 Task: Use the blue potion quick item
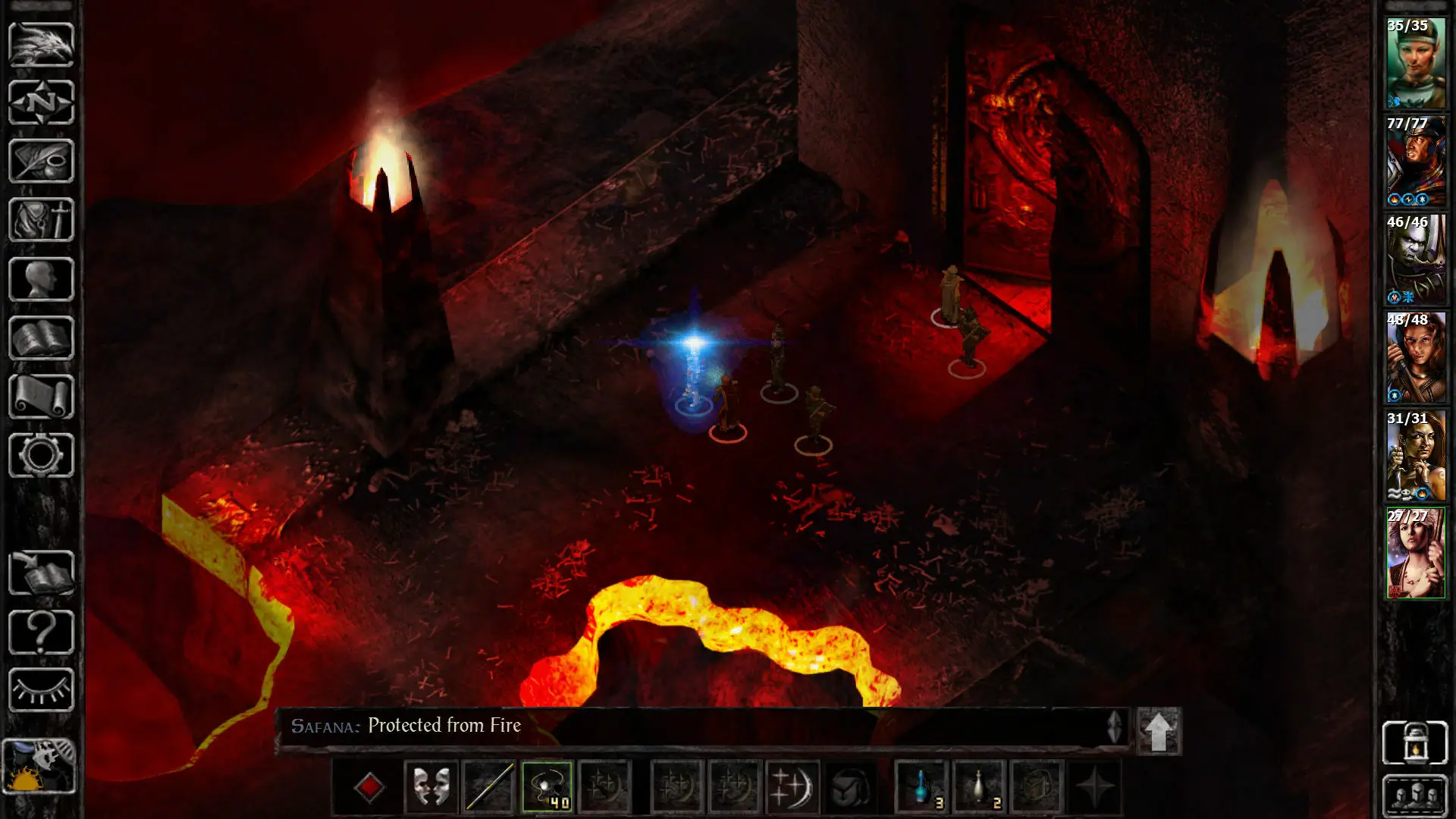tap(922, 787)
